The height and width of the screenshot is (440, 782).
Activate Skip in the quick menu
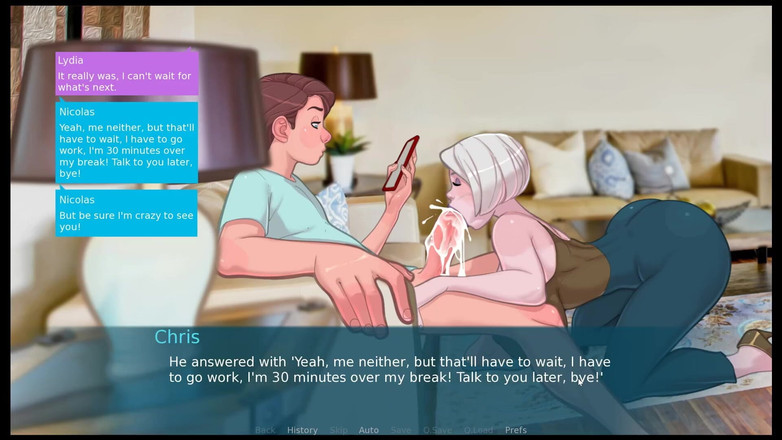click(339, 430)
